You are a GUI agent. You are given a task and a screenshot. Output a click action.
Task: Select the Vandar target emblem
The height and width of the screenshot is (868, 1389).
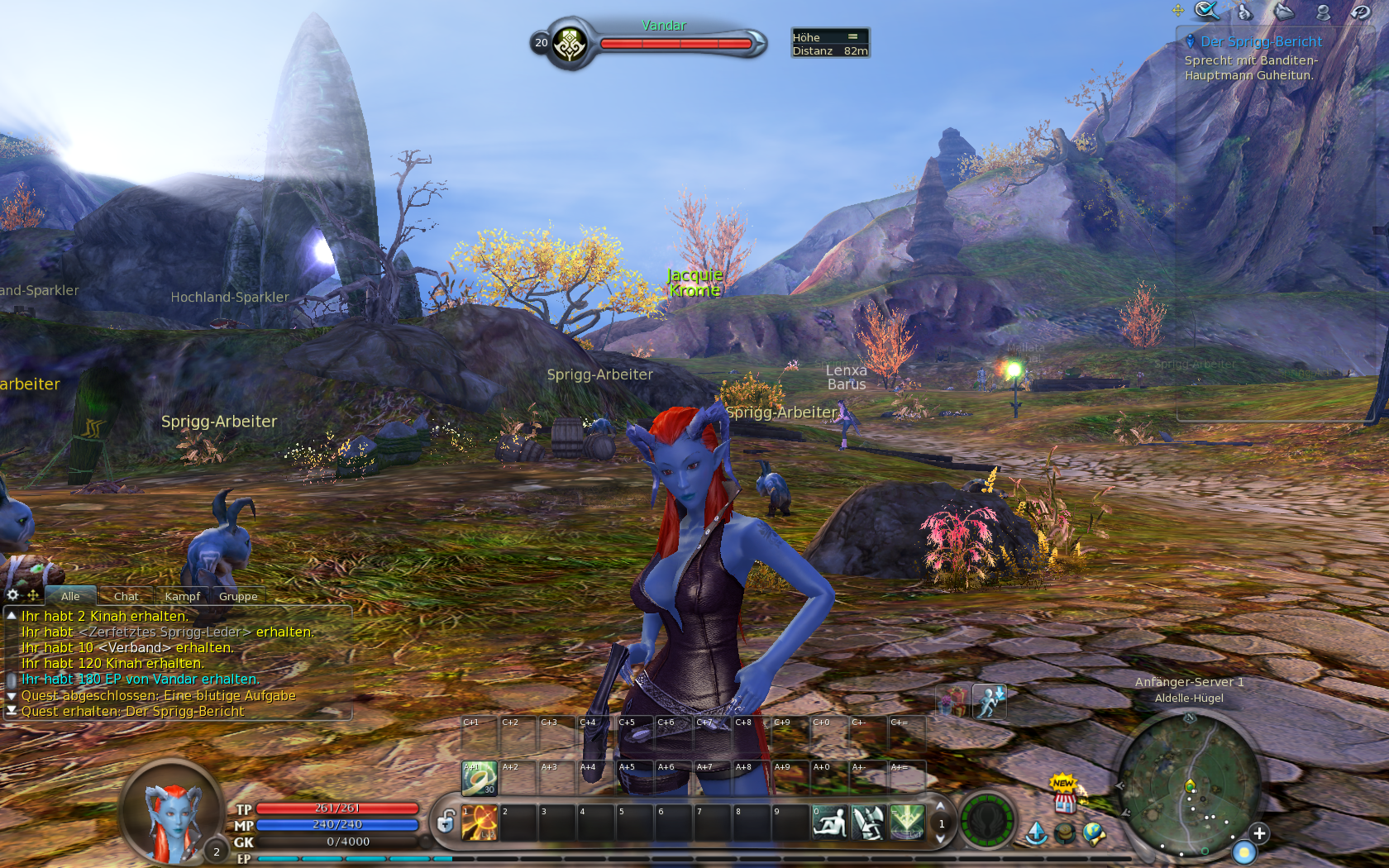tap(569, 44)
